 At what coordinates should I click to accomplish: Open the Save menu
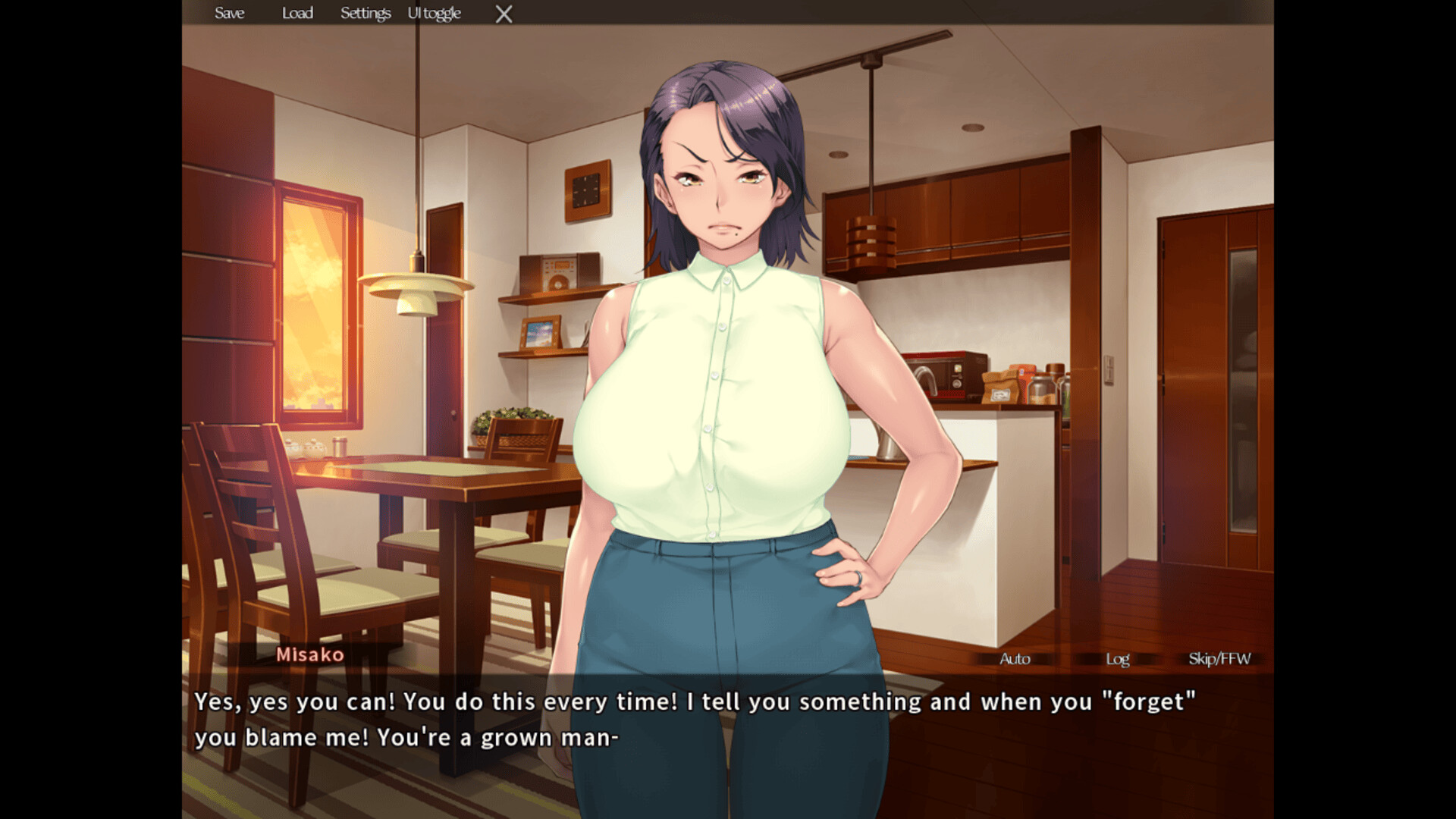click(x=229, y=13)
